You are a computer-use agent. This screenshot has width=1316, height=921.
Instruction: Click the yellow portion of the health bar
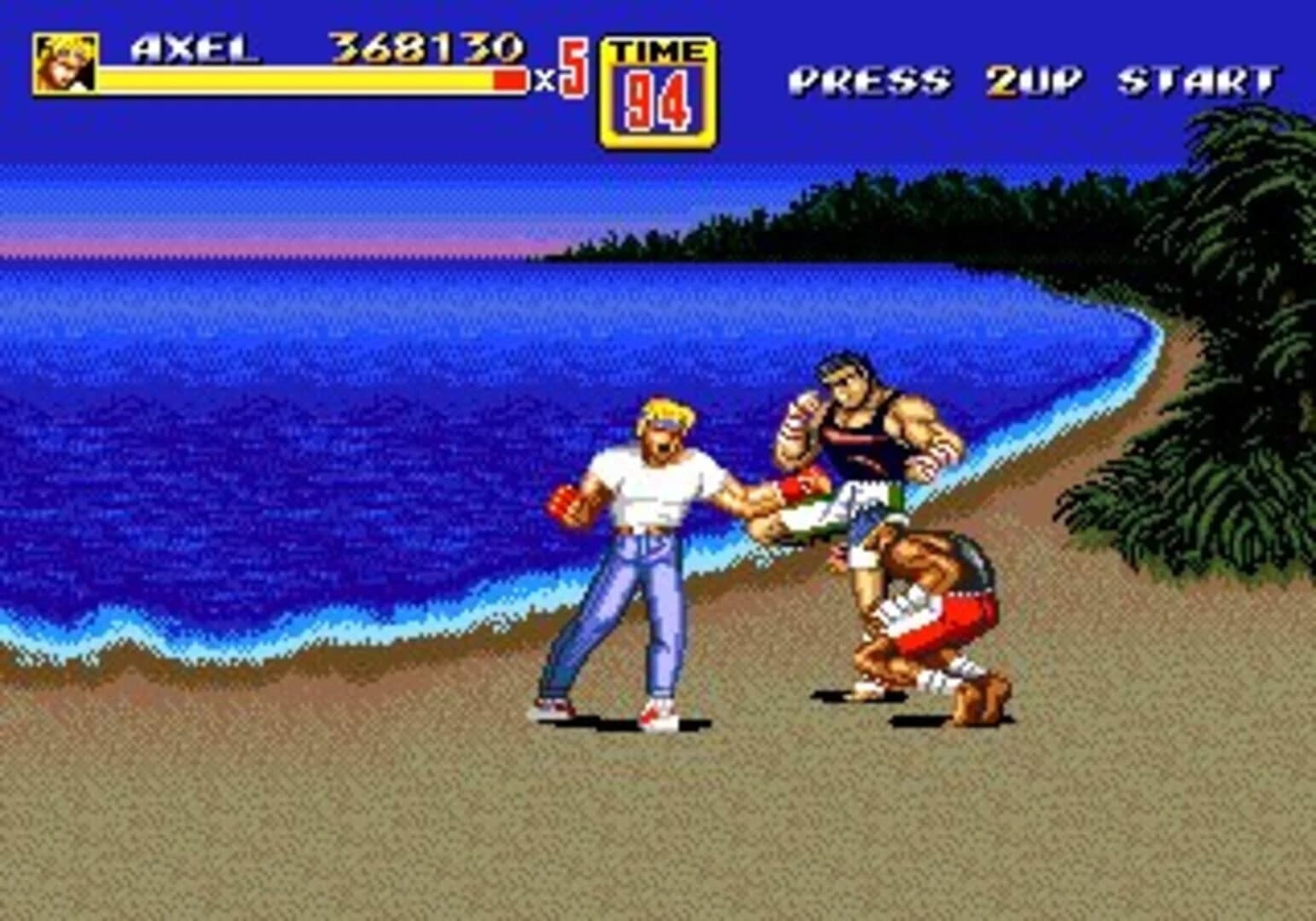tap(299, 80)
